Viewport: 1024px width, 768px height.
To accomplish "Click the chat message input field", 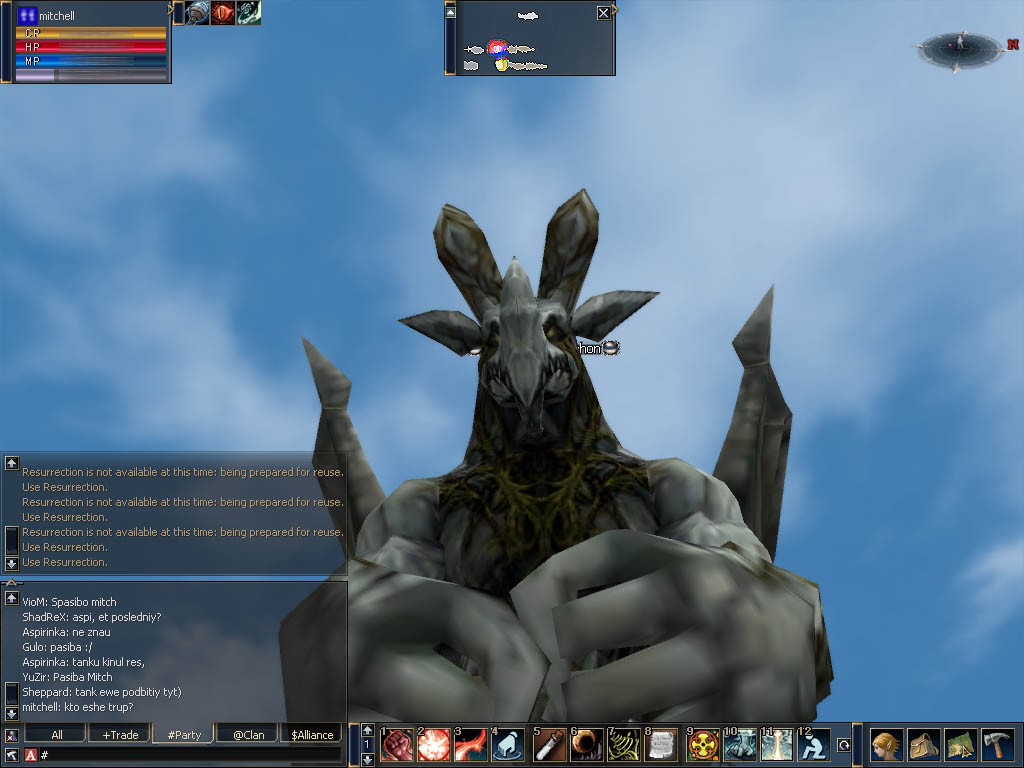I will click(190, 754).
